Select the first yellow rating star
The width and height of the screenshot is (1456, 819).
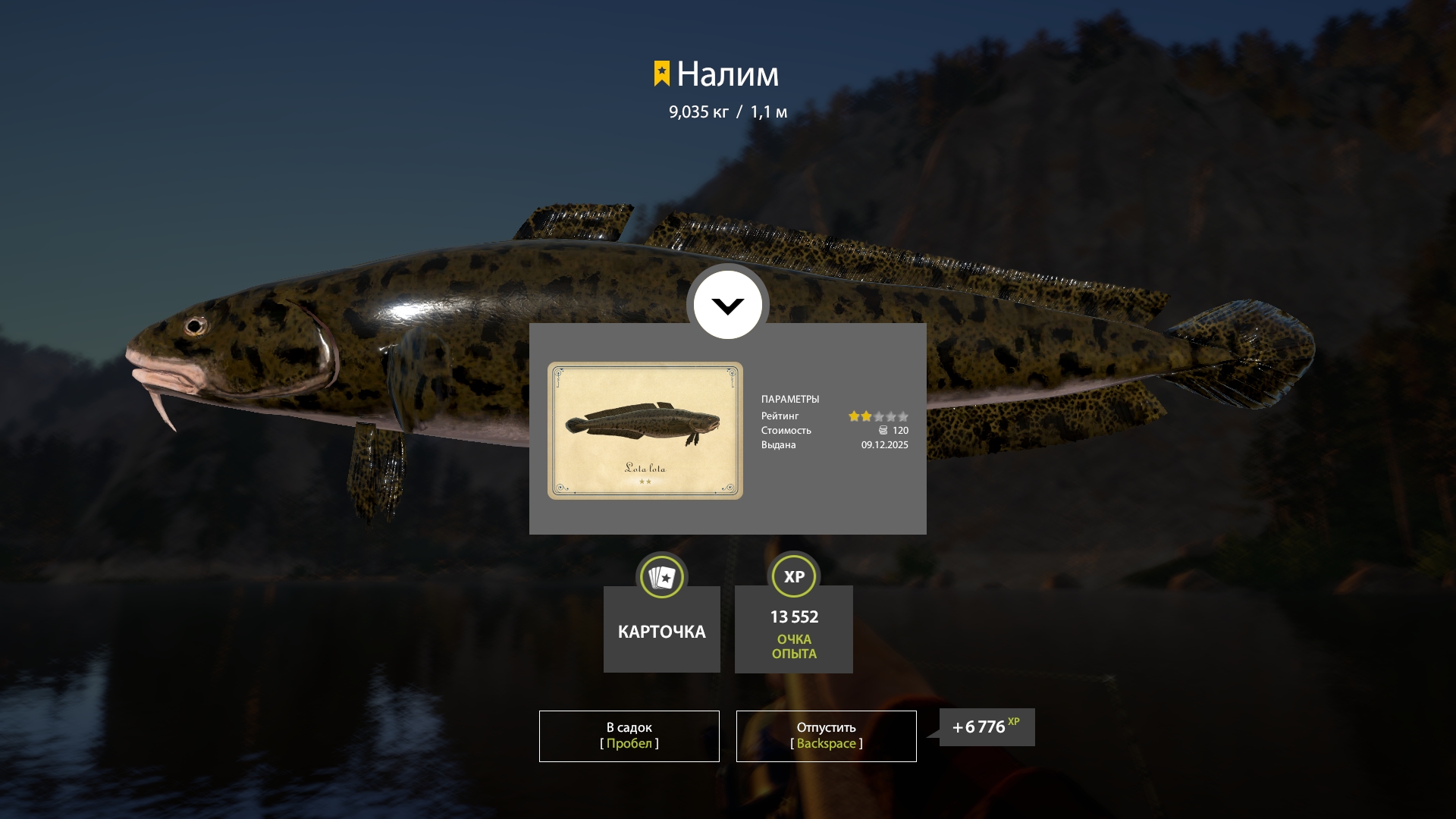click(853, 416)
